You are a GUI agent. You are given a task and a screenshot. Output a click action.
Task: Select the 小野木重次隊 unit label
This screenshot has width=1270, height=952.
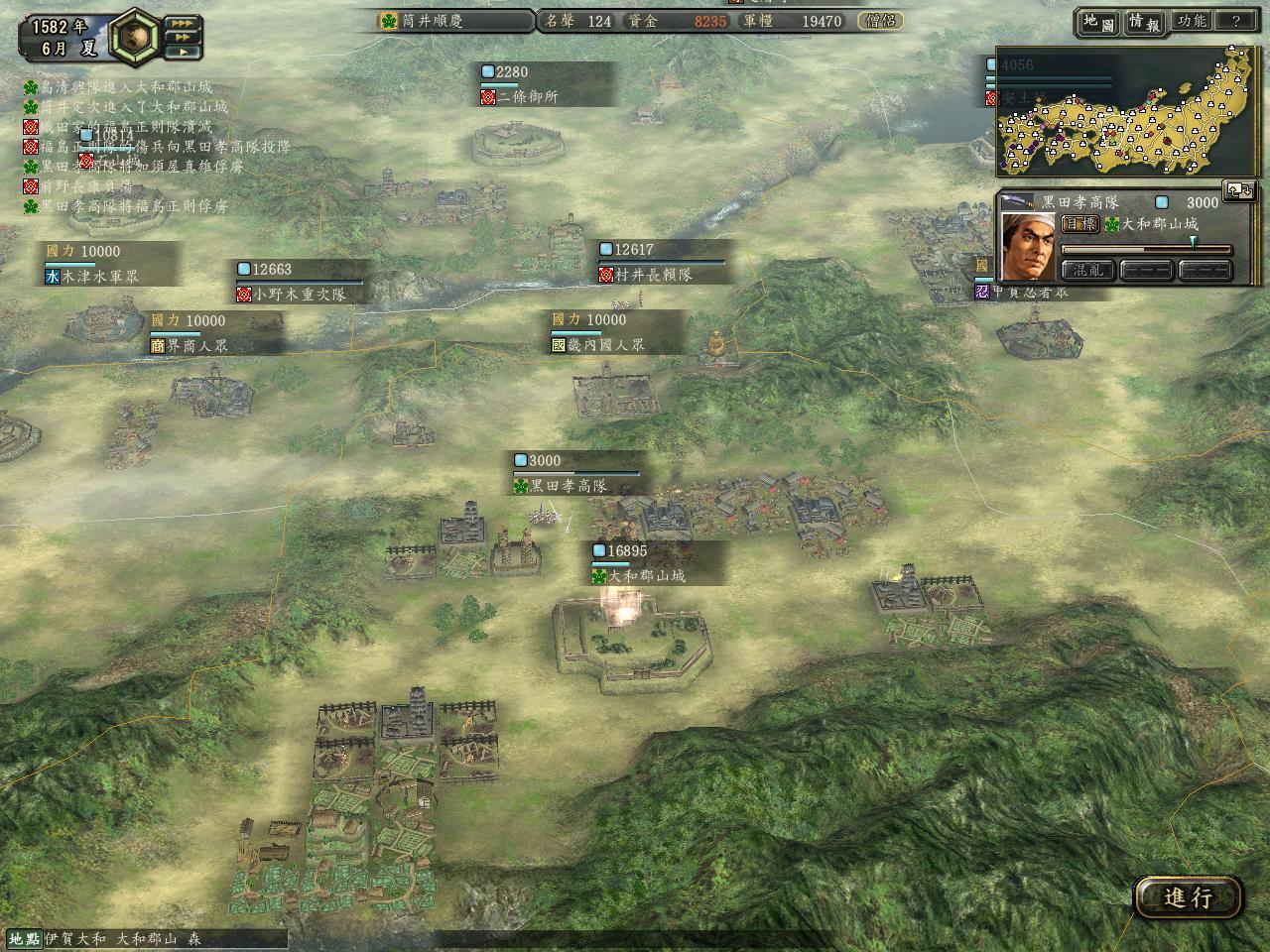coord(299,295)
